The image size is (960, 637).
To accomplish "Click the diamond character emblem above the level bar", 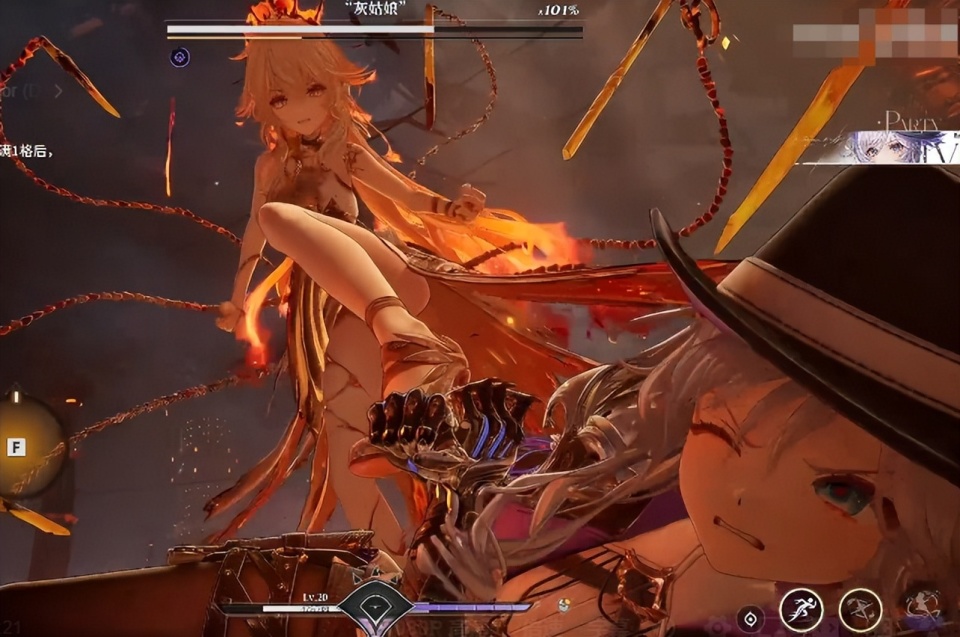I will pos(375,605).
